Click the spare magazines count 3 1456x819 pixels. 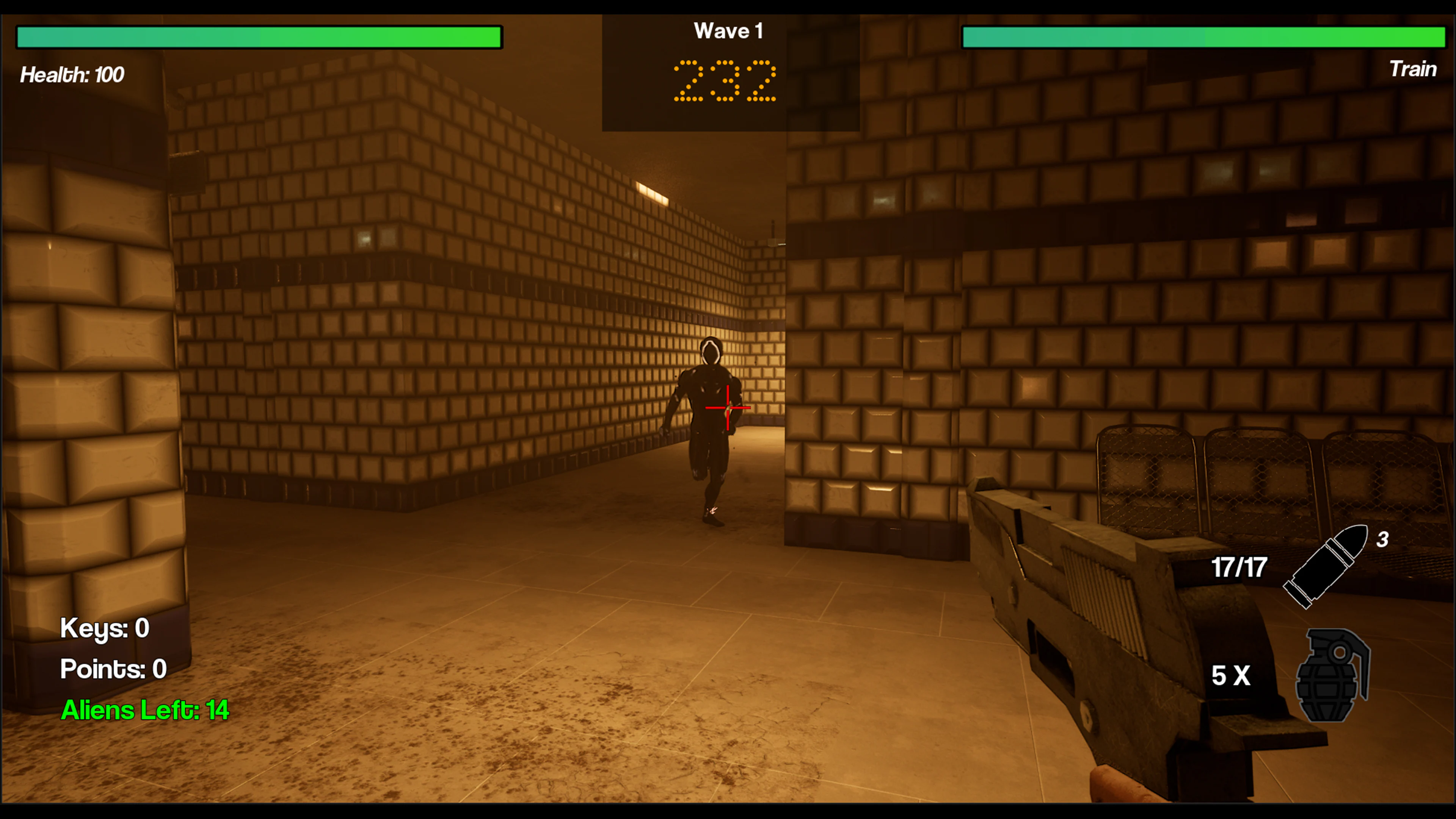(1383, 540)
